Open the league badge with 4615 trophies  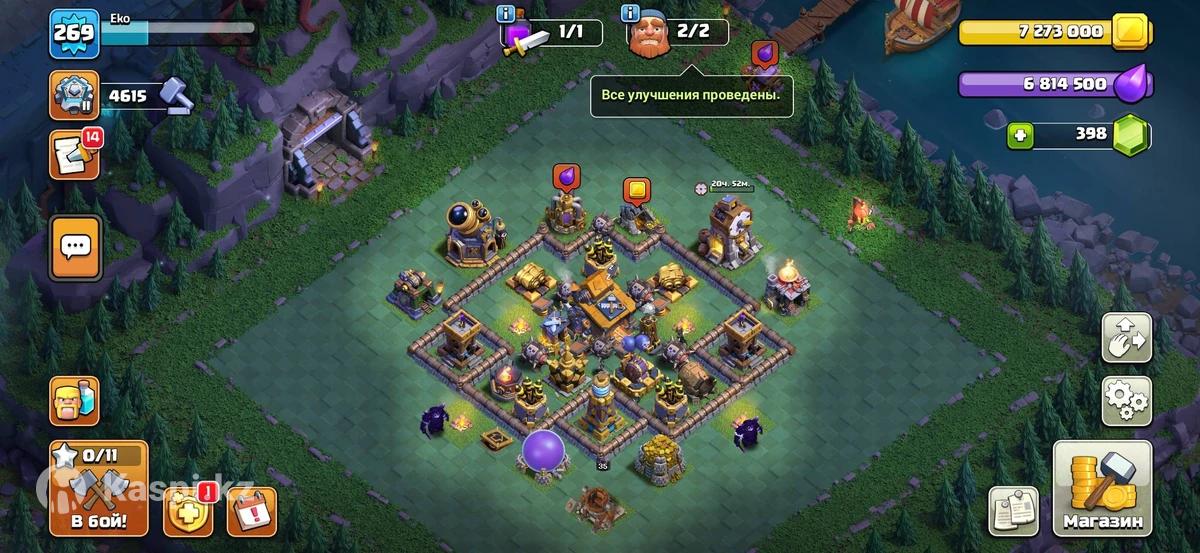74,96
